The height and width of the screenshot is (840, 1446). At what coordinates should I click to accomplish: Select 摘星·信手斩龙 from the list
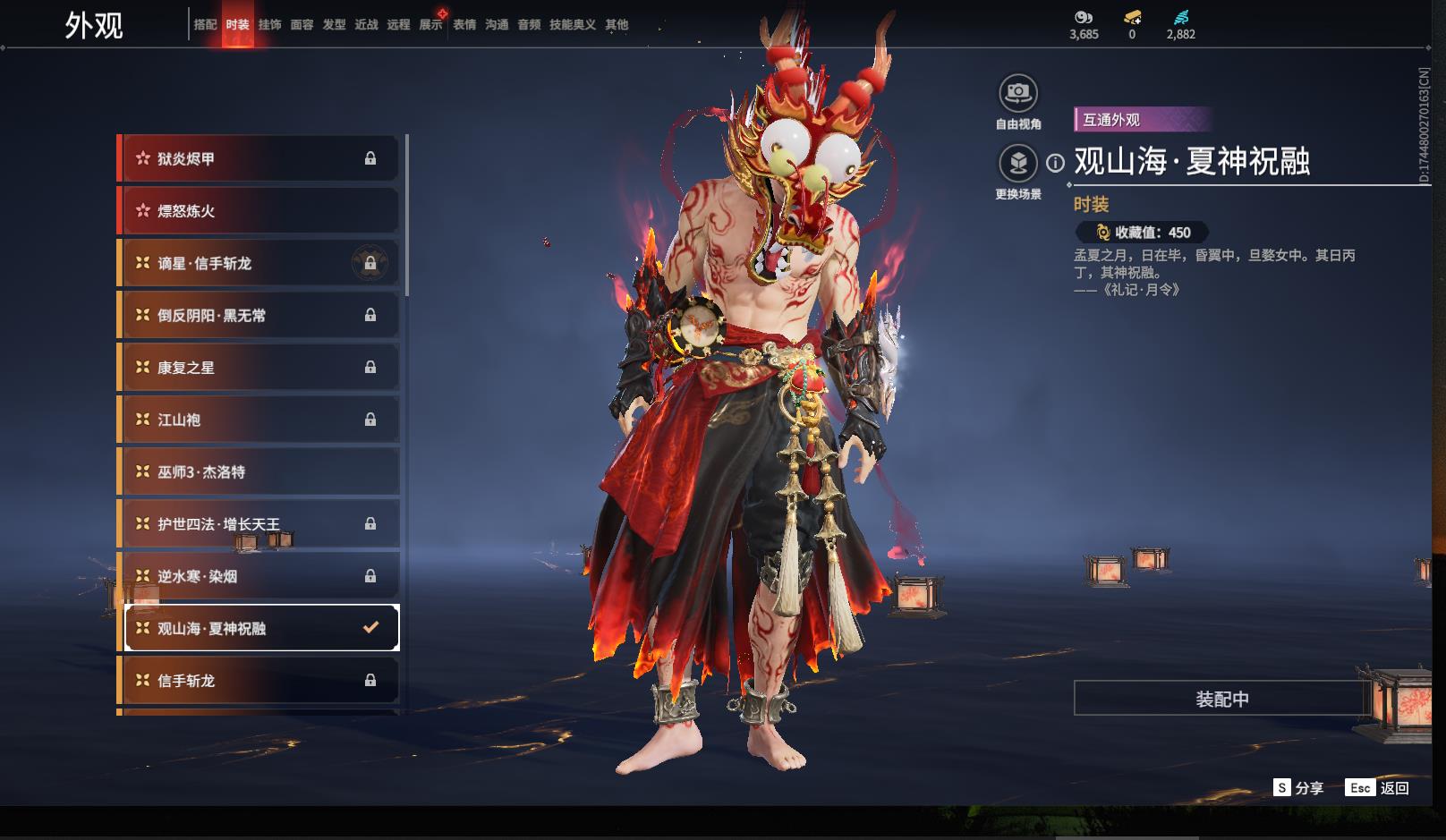[x=259, y=263]
